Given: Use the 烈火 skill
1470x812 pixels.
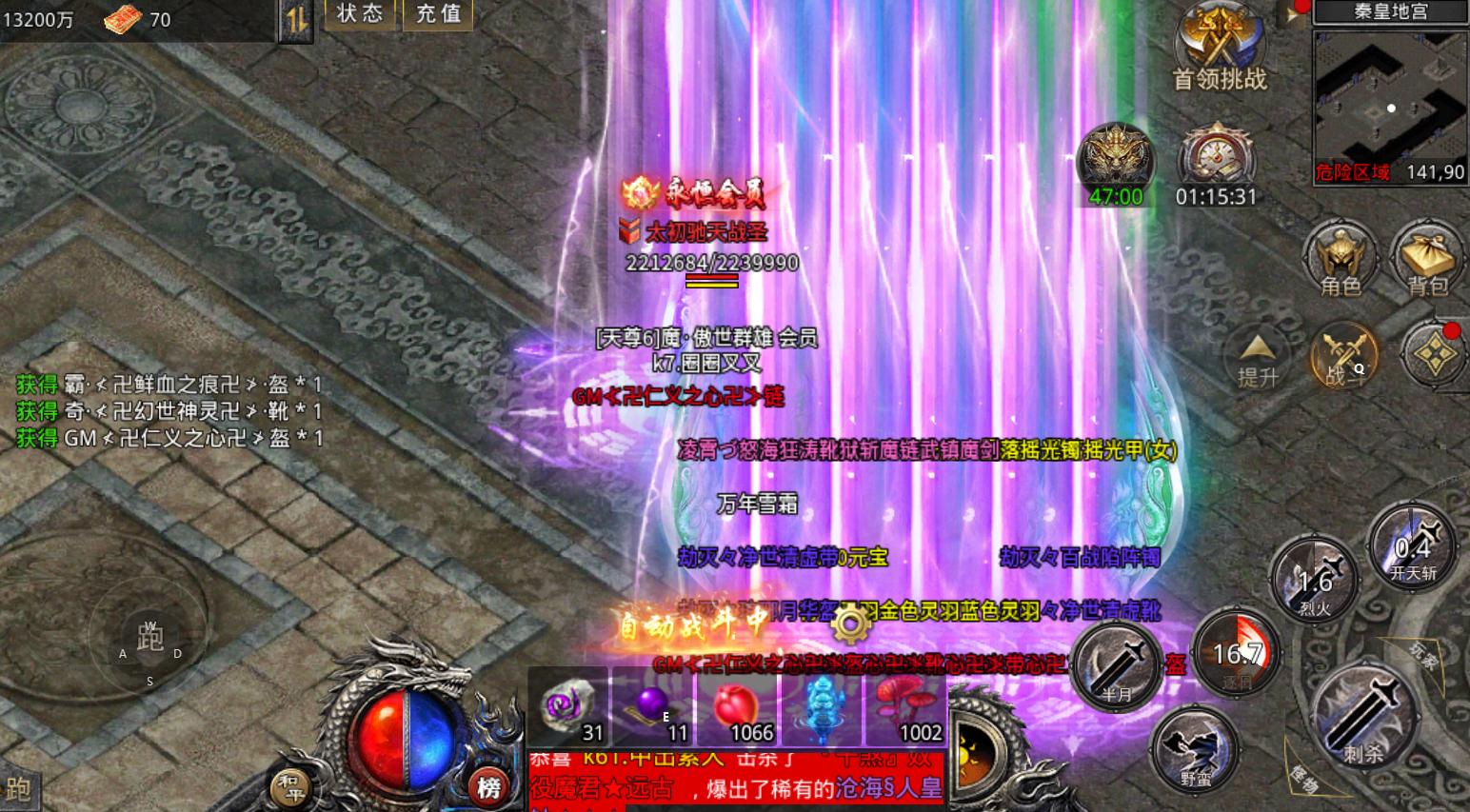Looking at the screenshot, I should 1315,581.
